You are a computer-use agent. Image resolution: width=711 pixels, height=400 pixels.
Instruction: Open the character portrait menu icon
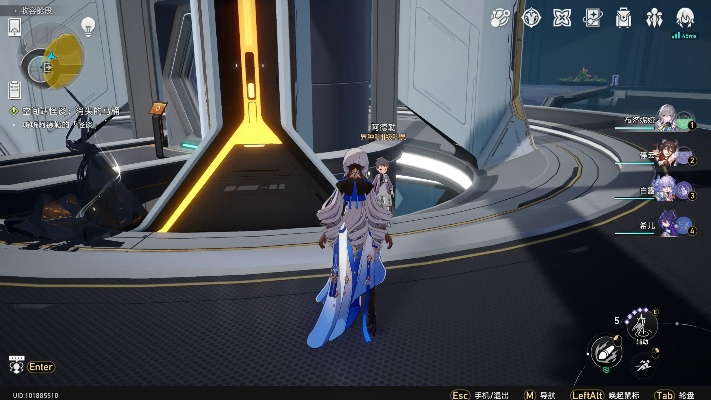pos(686,17)
